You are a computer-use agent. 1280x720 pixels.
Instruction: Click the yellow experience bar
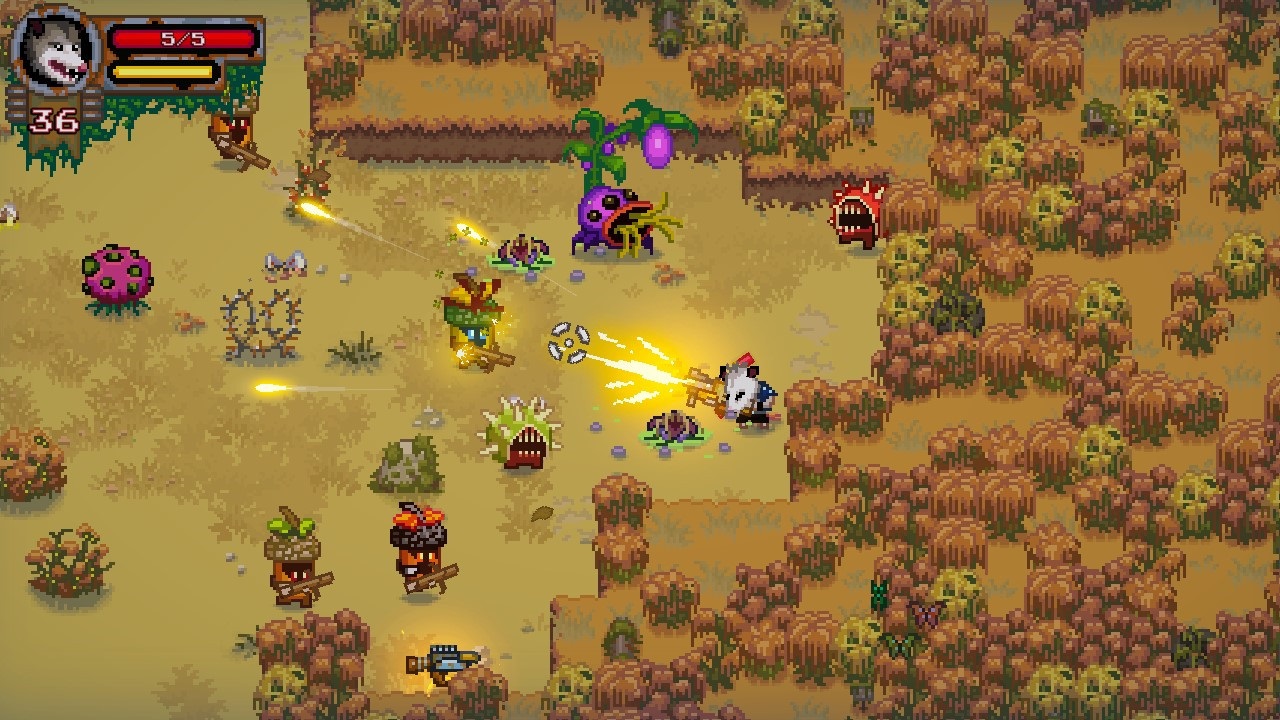163,70
